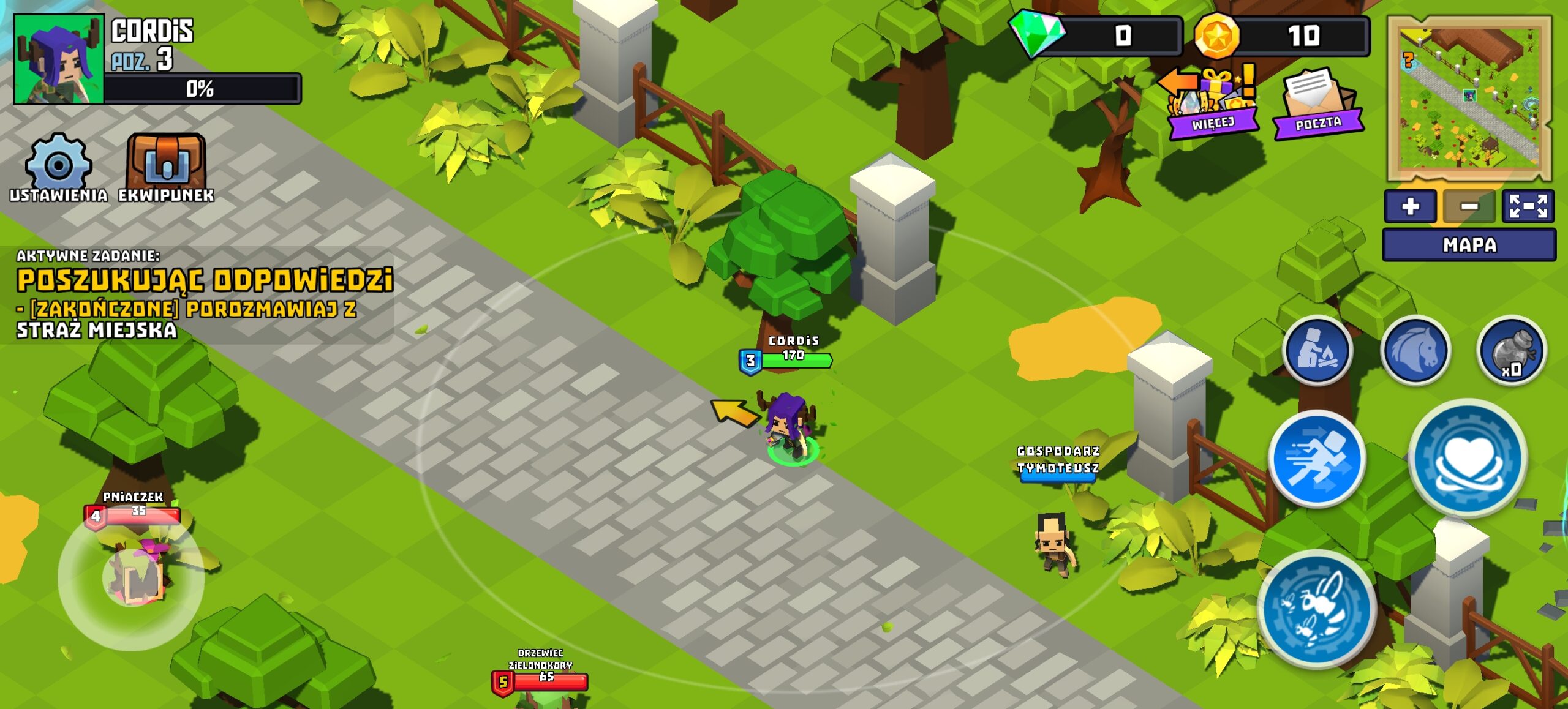Click Cordis player portrait
Screen dimensions: 1568x709
59,59
